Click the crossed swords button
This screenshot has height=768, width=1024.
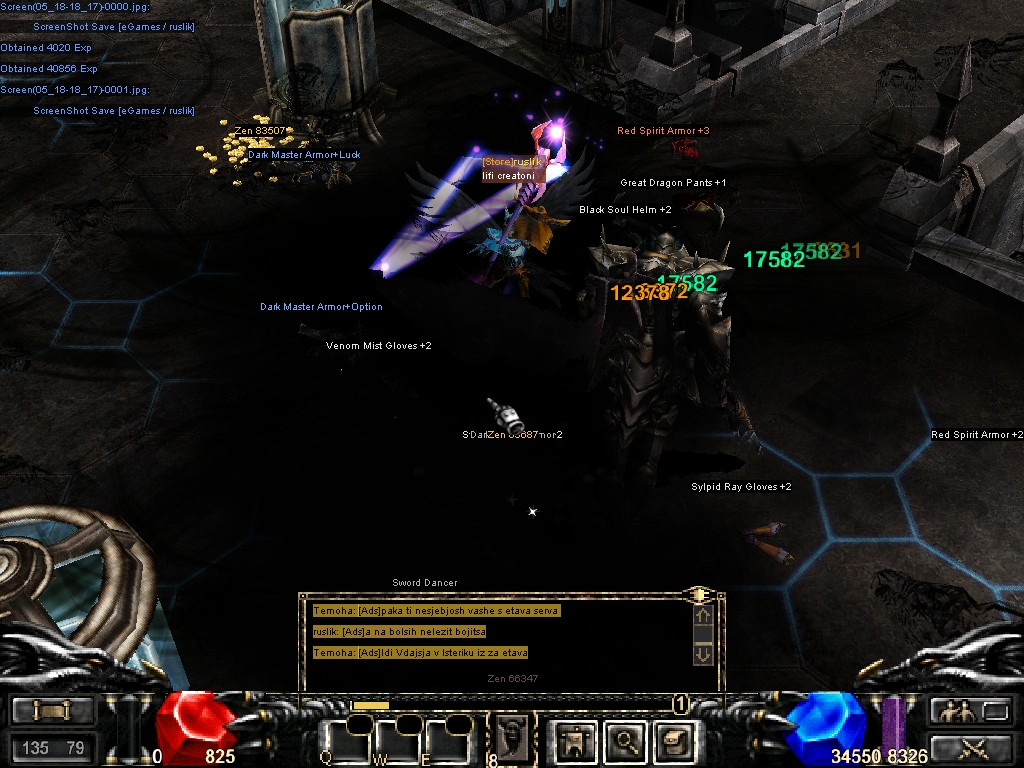click(968, 746)
